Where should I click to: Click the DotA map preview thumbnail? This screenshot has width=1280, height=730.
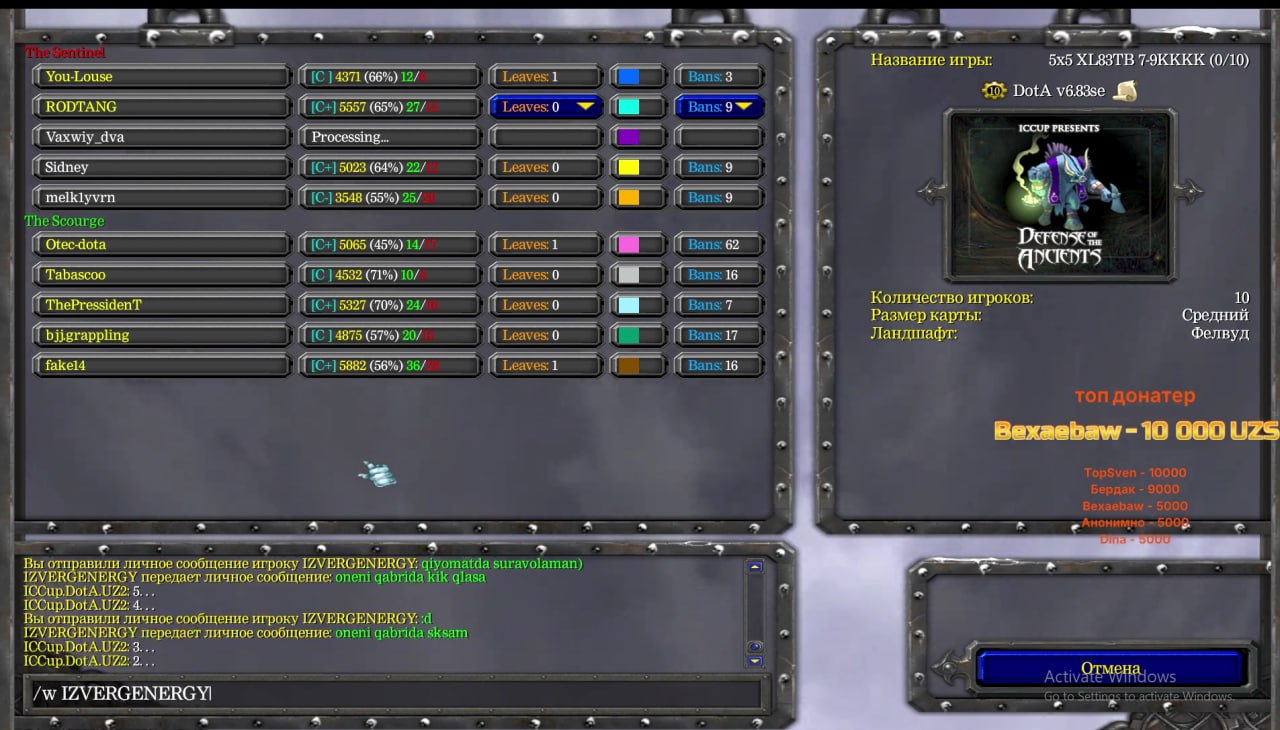(1059, 194)
